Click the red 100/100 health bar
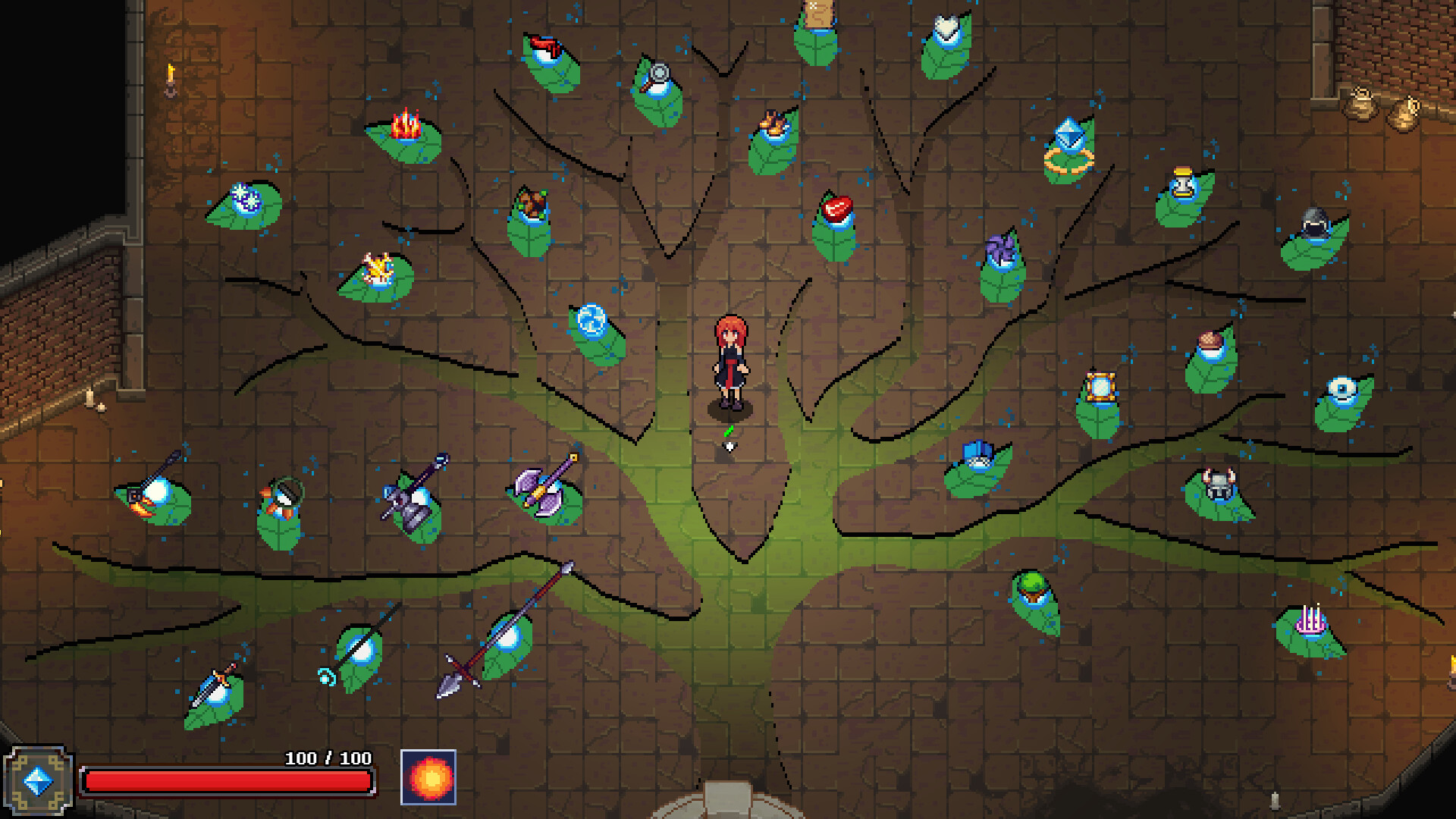 (227, 779)
